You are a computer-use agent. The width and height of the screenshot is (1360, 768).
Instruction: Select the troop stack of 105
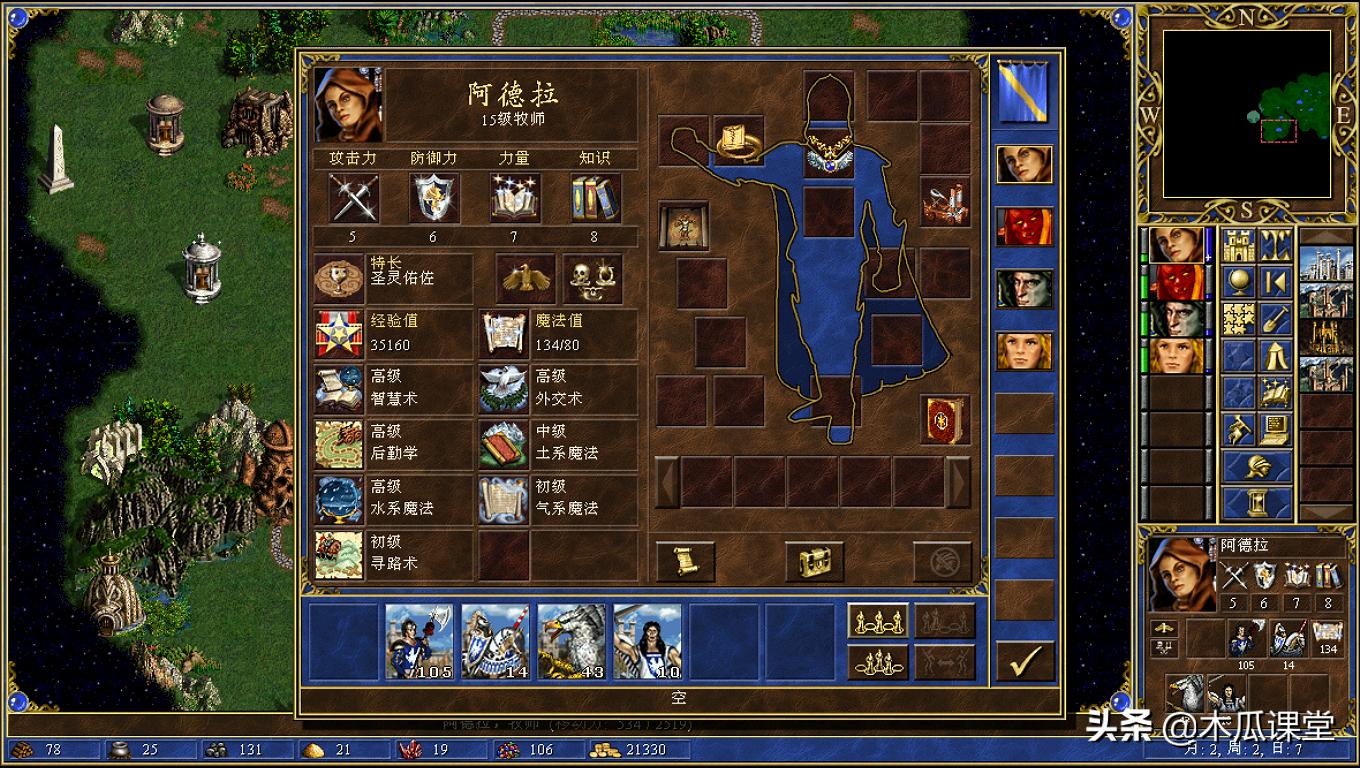(420, 641)
